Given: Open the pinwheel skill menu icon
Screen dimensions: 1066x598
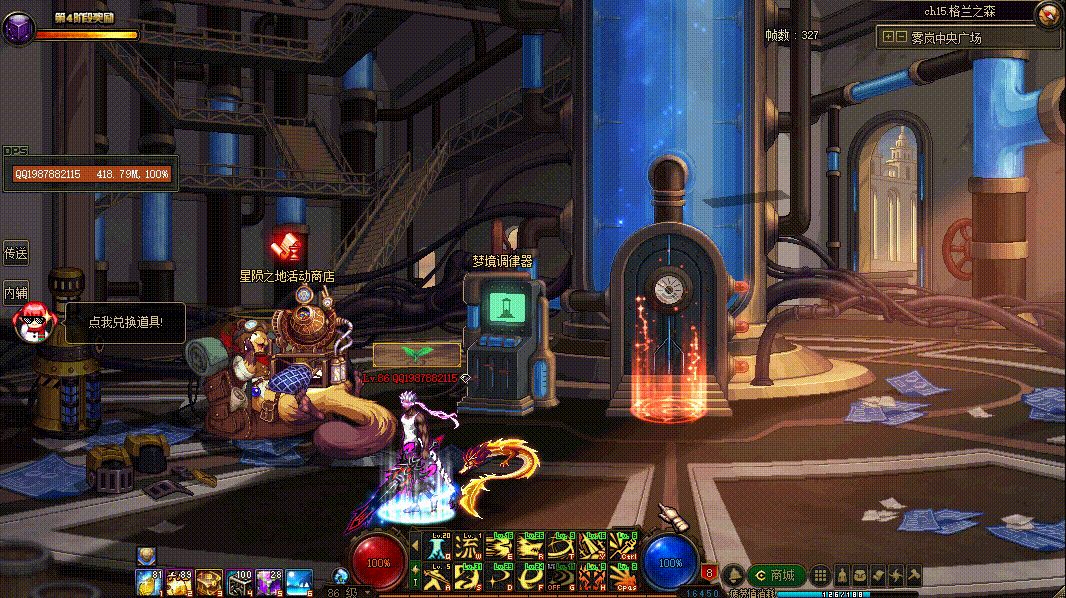Looking at the screenshot, I should point(896,576).
